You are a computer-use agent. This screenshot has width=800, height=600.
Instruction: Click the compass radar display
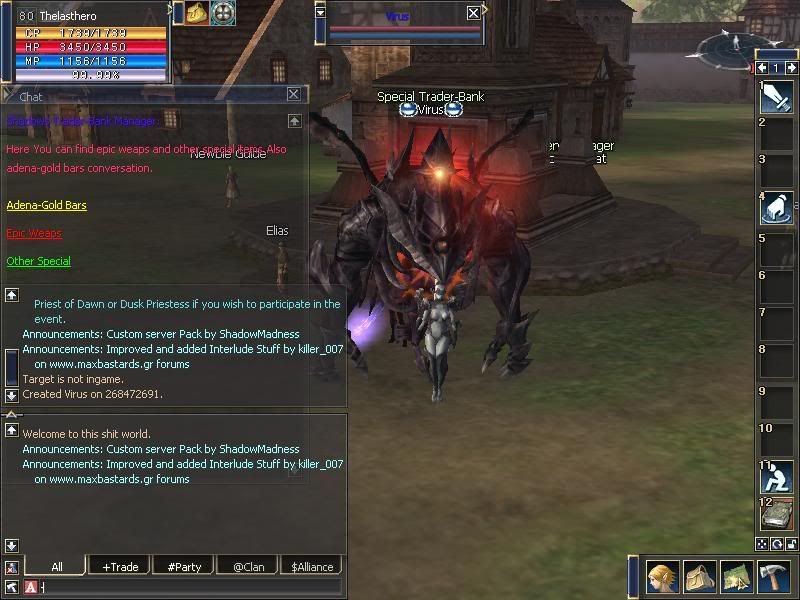(x=733, y=46)
